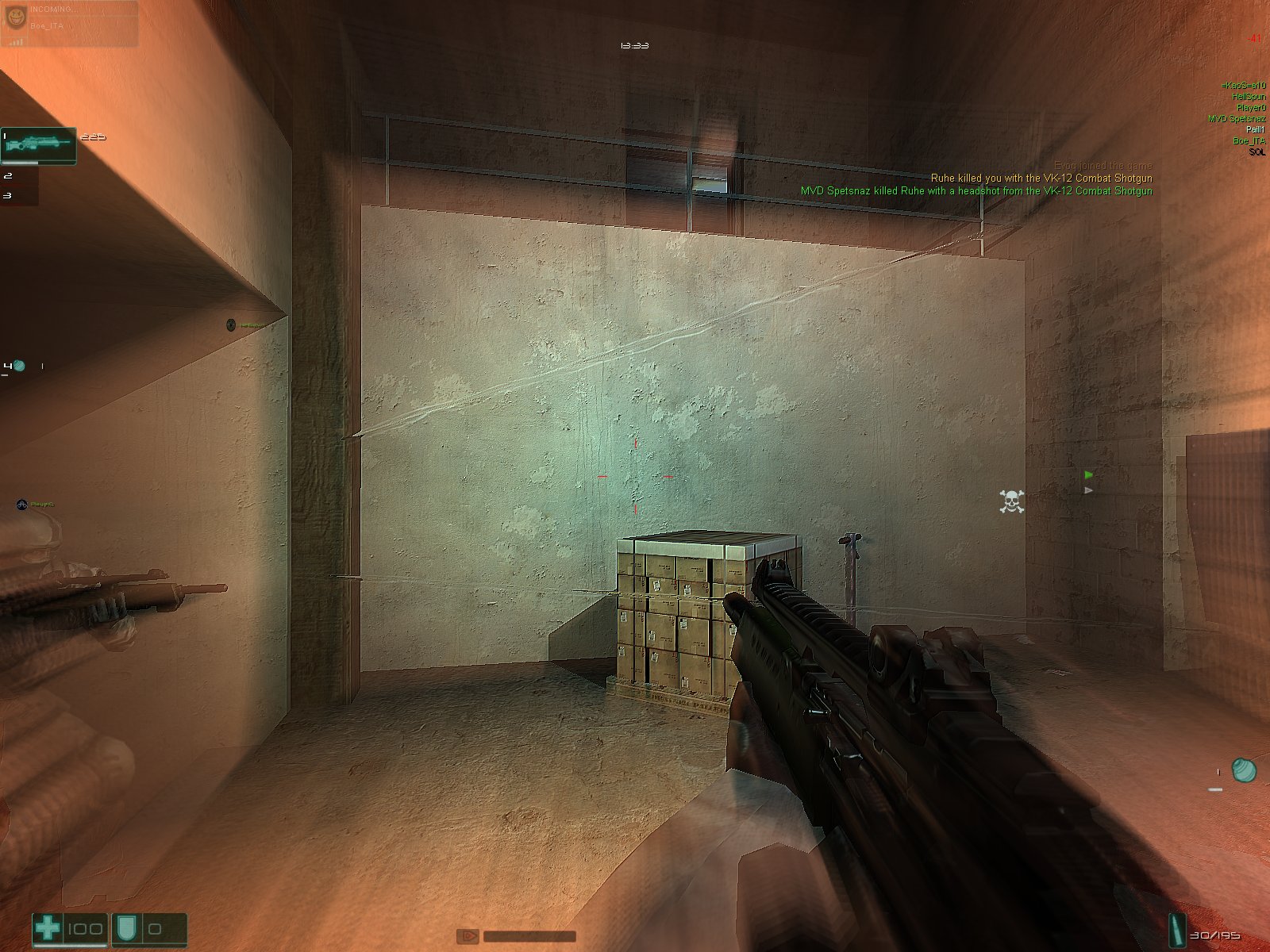Select MVD Spetsnaz in the player list
Viewport: 1270px width, 952px height.
1237,118
